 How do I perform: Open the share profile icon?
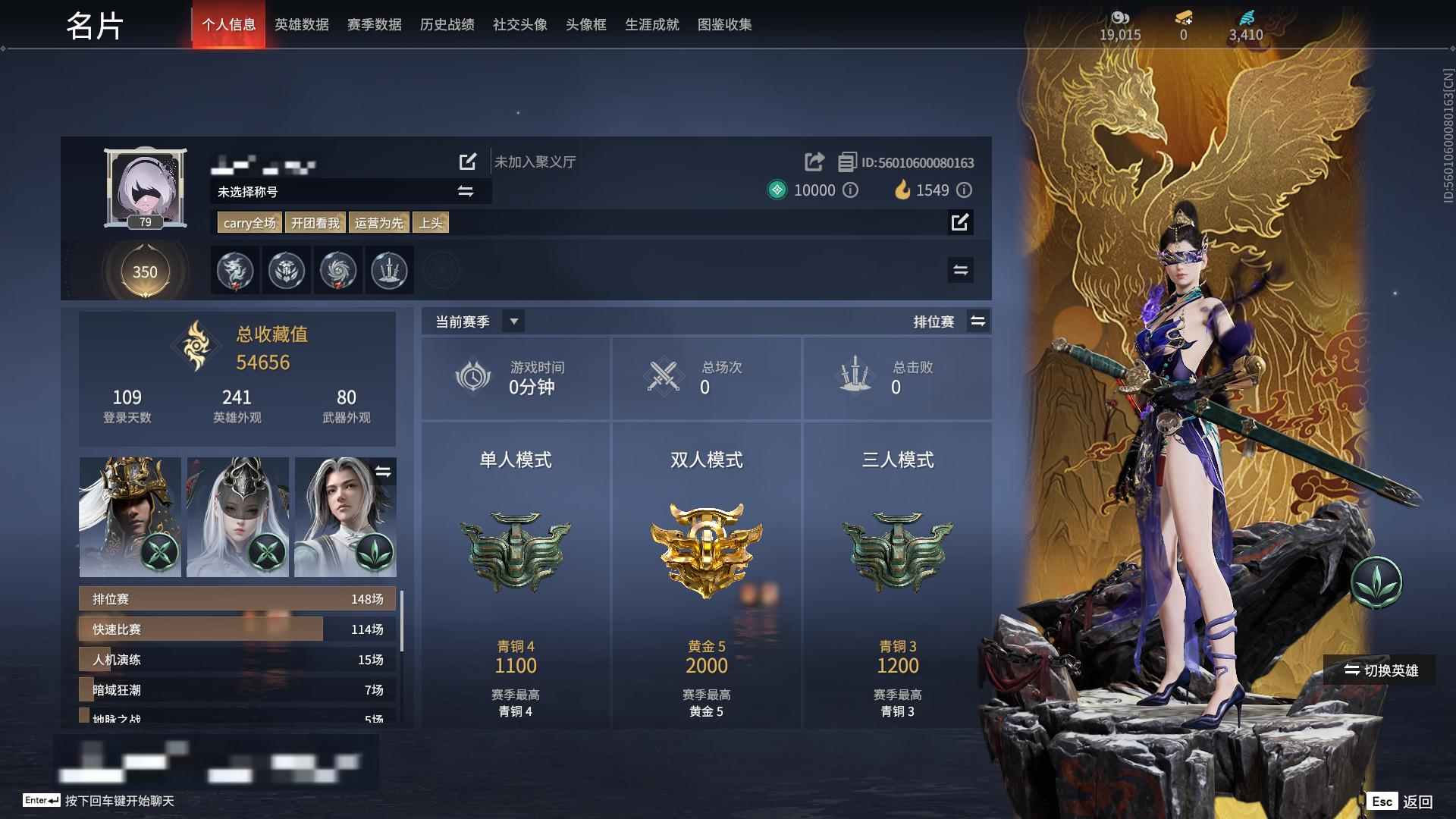814,161
